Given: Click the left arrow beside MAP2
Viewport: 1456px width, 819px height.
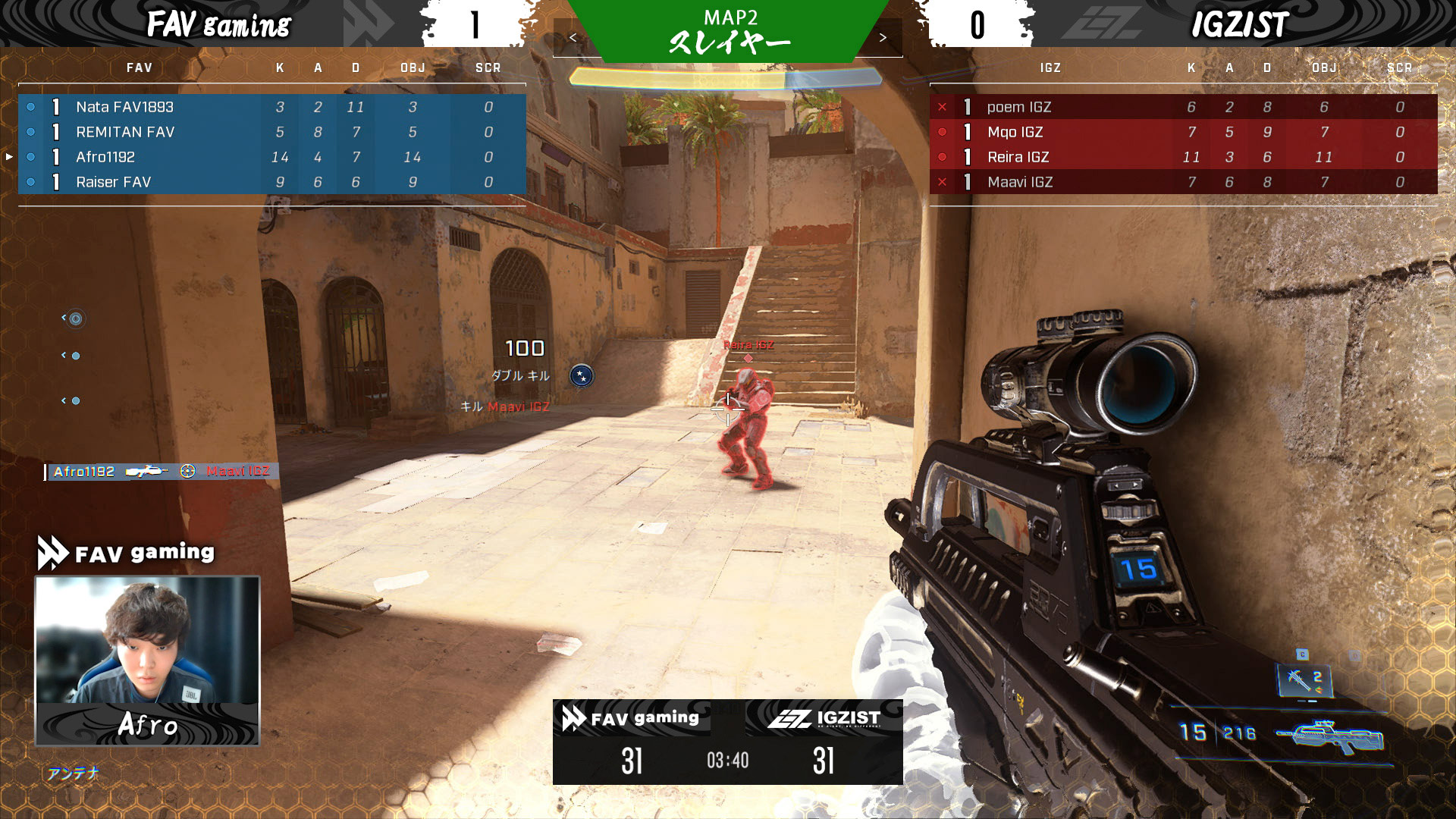Looking at the screenshot, I should (x=573, y=38).
